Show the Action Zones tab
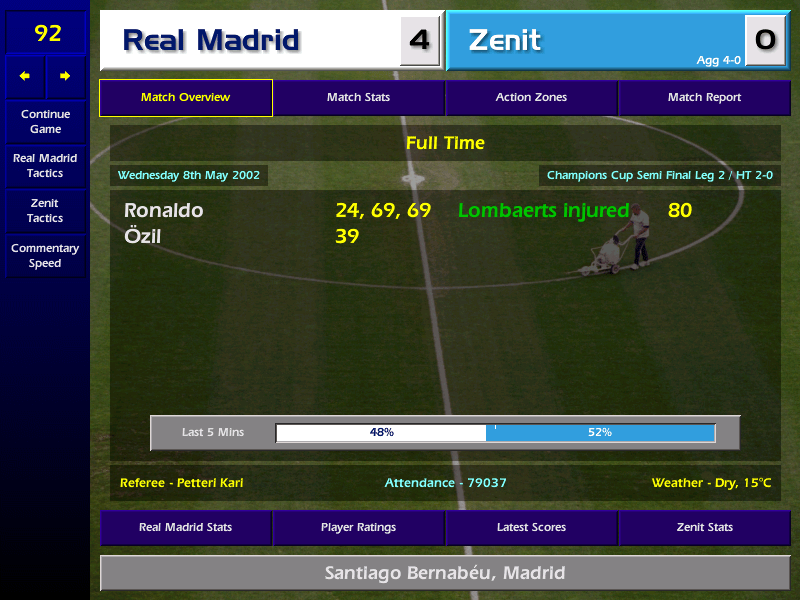Image resolution: width=800 pixels, height=600 pixels. tap(531, 98)
